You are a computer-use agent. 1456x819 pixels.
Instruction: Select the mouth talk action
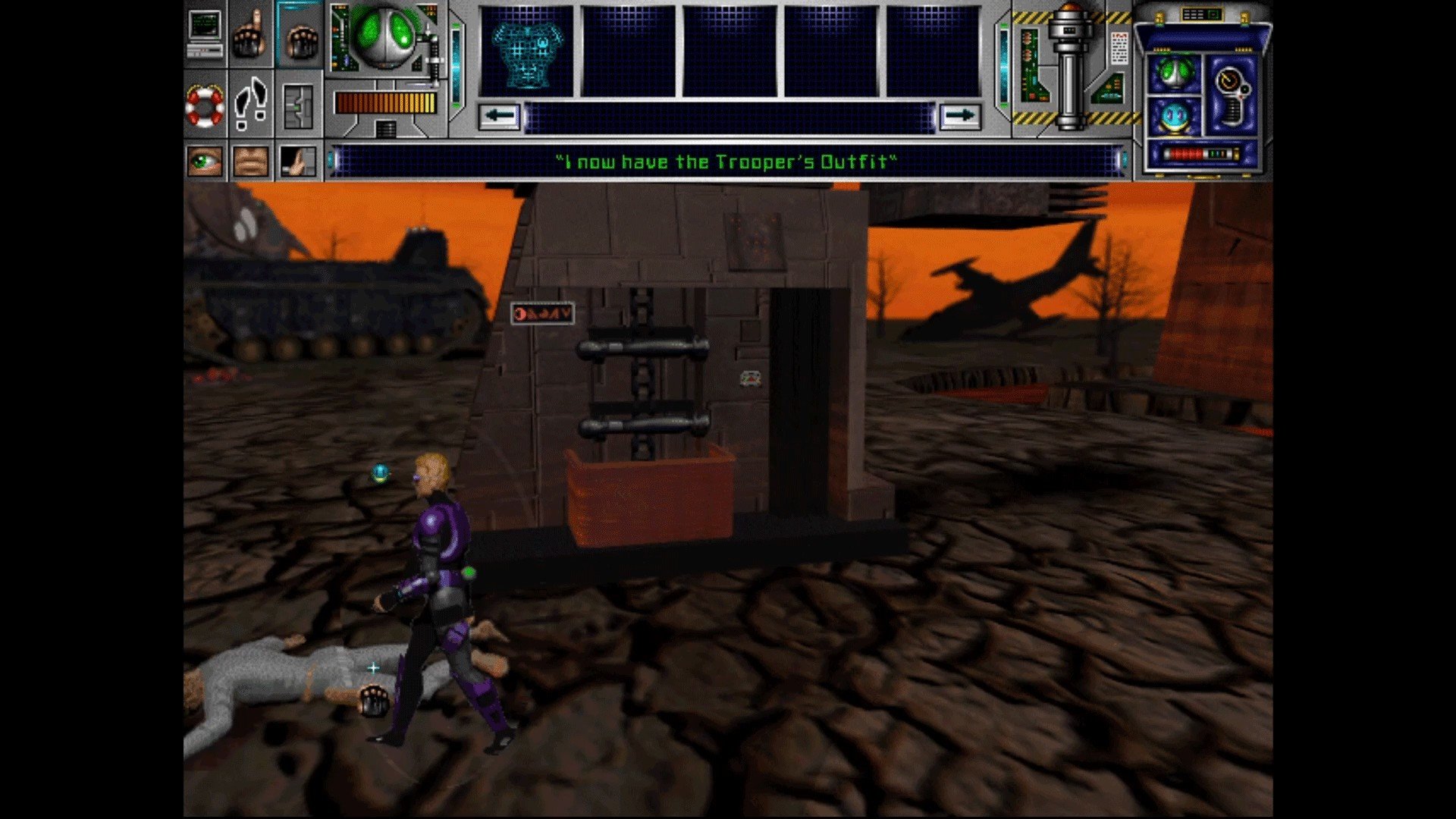point(251,161)
